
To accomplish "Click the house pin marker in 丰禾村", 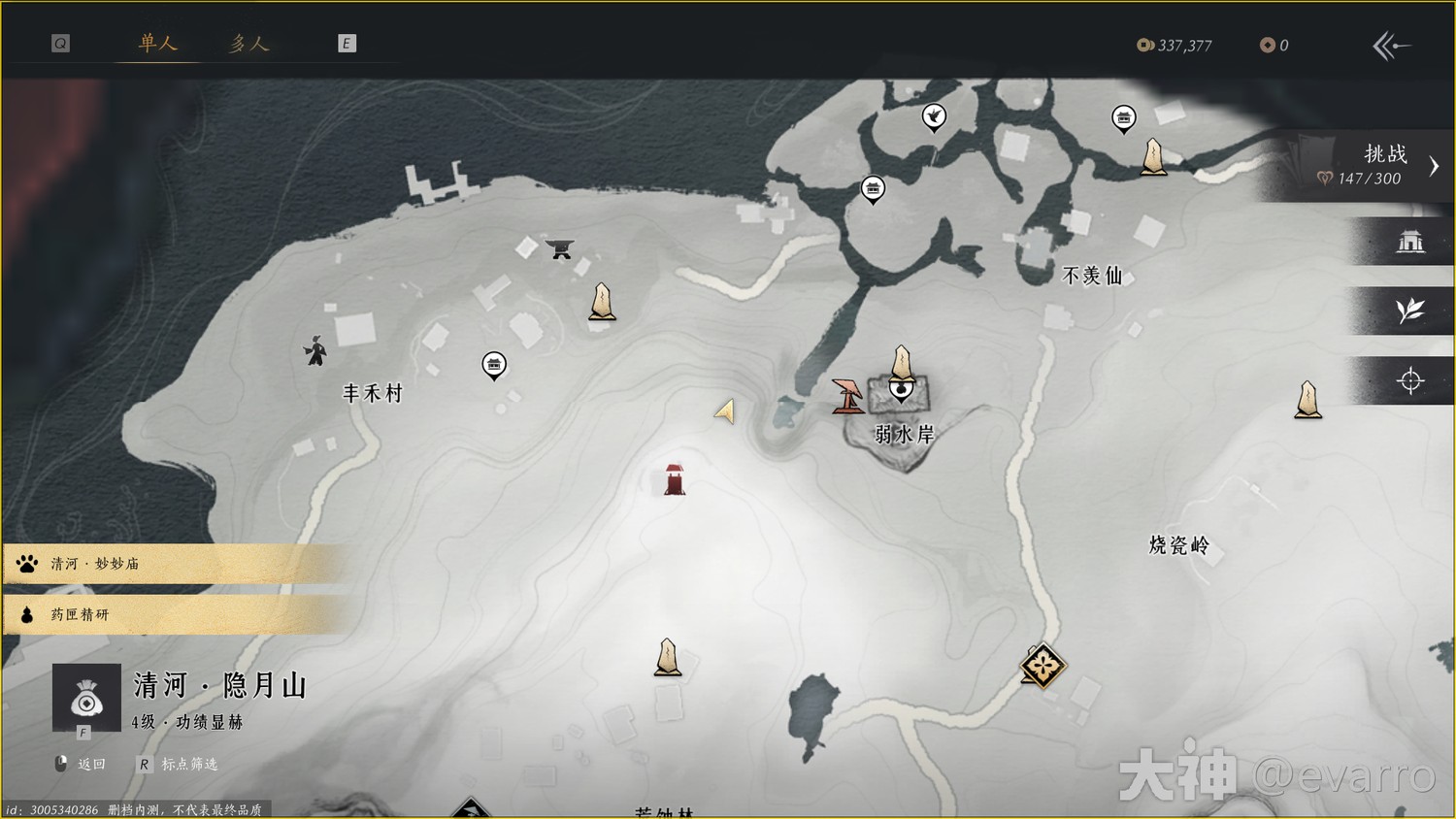I will click(x=494, y=365).
